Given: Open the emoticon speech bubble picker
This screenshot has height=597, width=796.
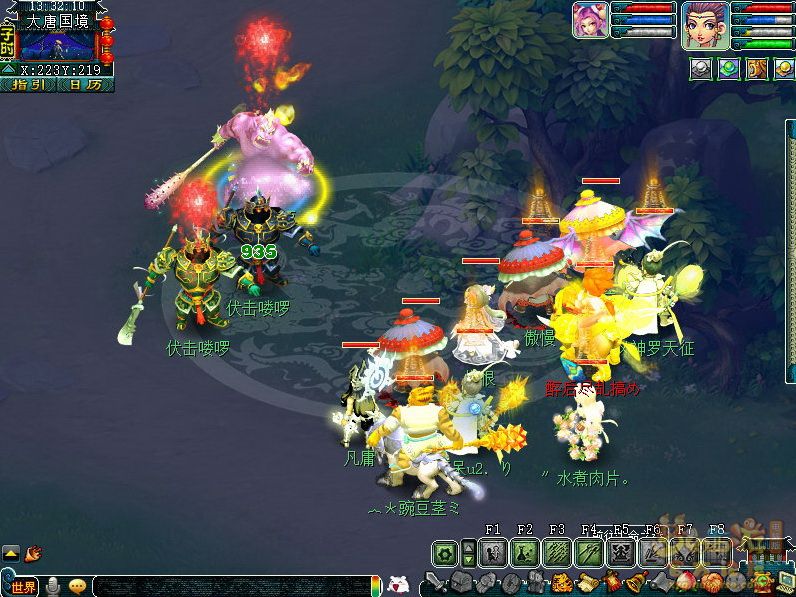Looking at the screenshot, I should [77, 586].
